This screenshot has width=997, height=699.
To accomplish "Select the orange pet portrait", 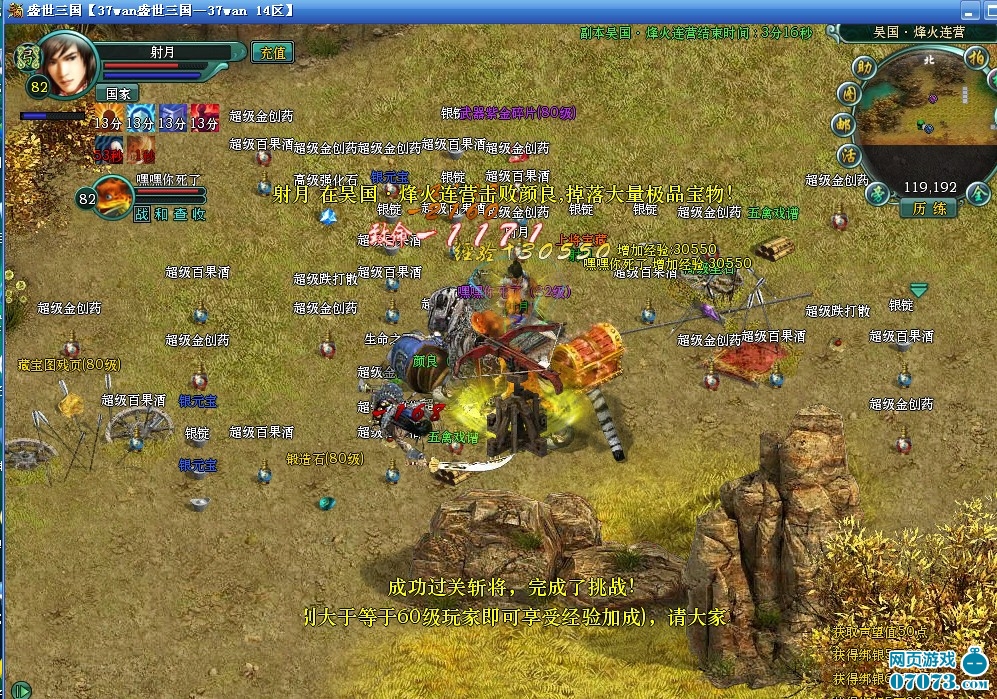I will pos(113,194).
